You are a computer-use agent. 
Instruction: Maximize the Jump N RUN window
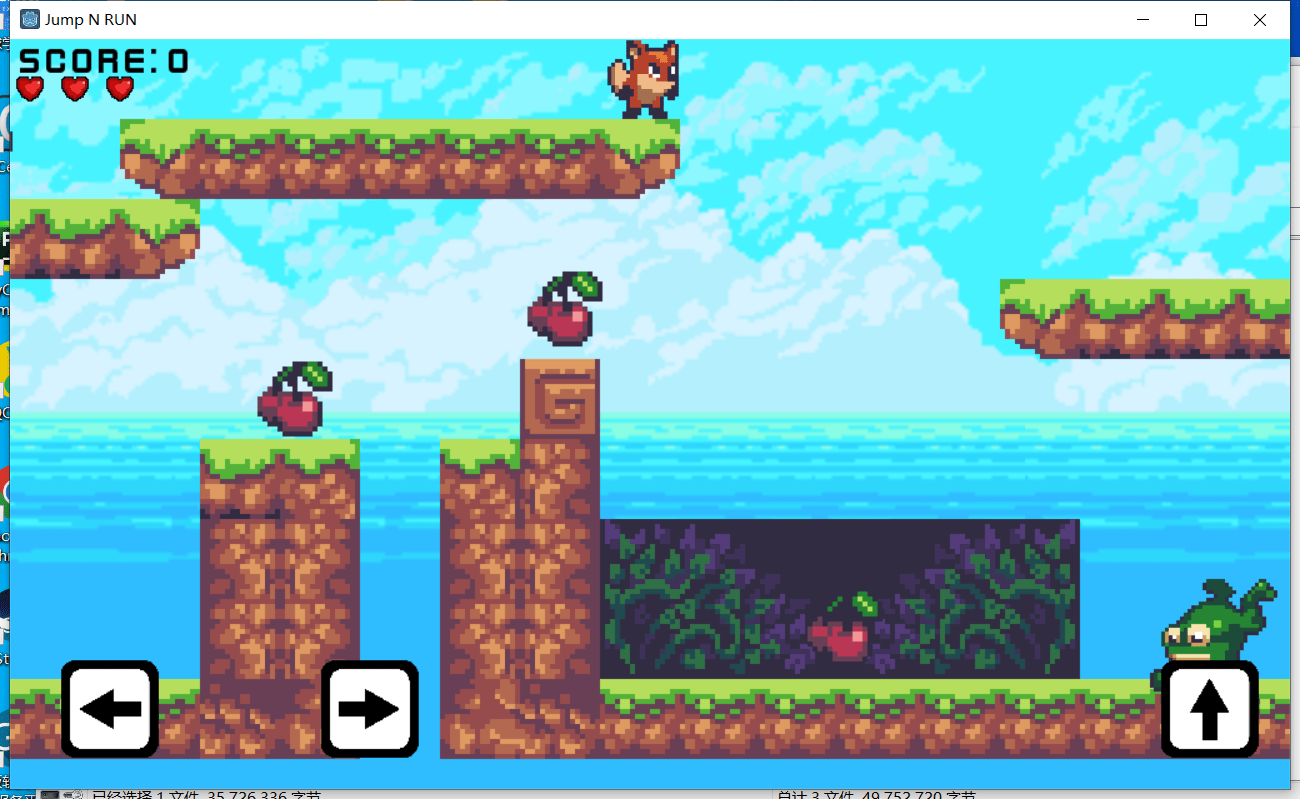(1200, 19)
